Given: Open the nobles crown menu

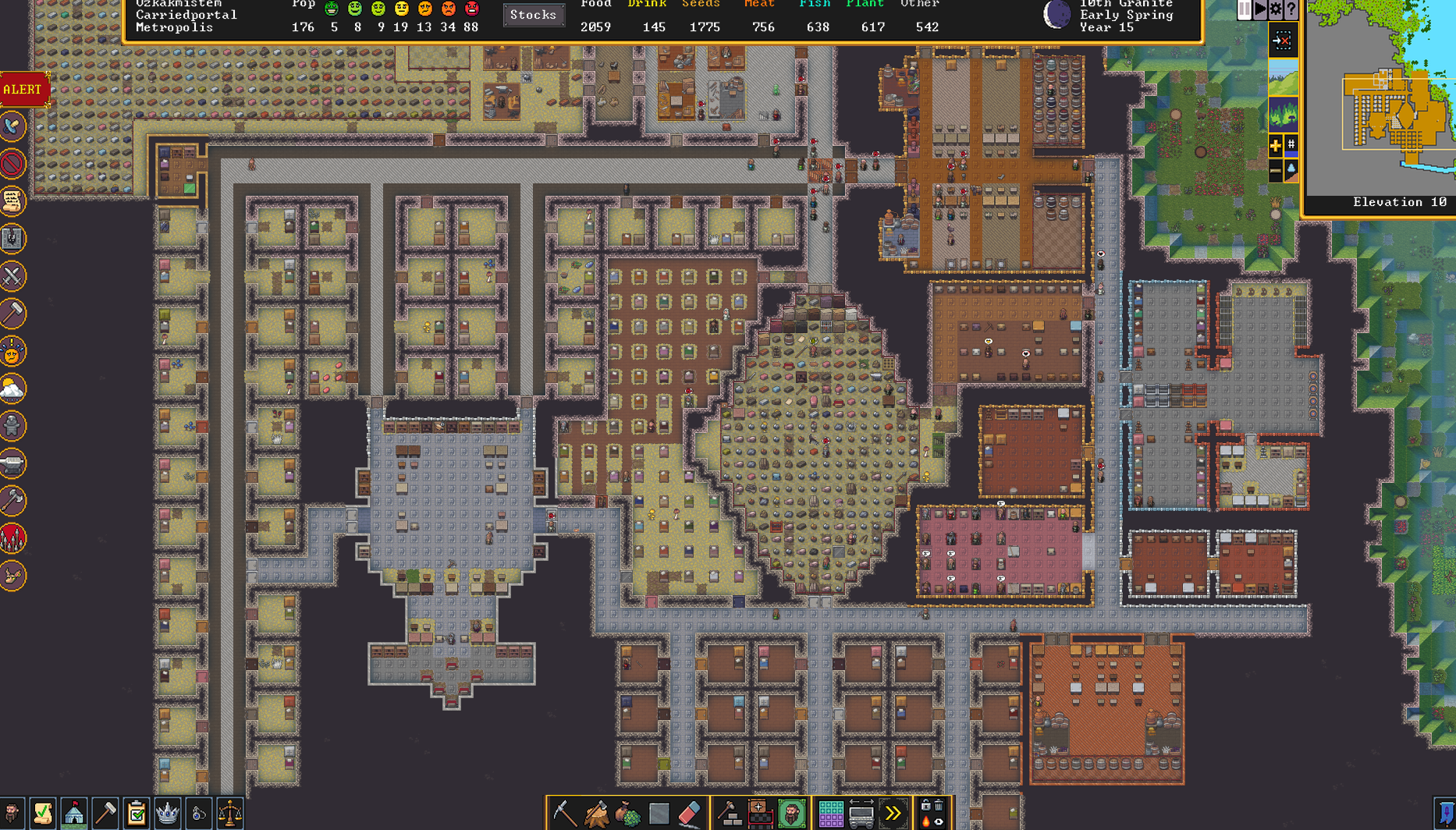Looking at the screenshot, I should click(167, 812).
